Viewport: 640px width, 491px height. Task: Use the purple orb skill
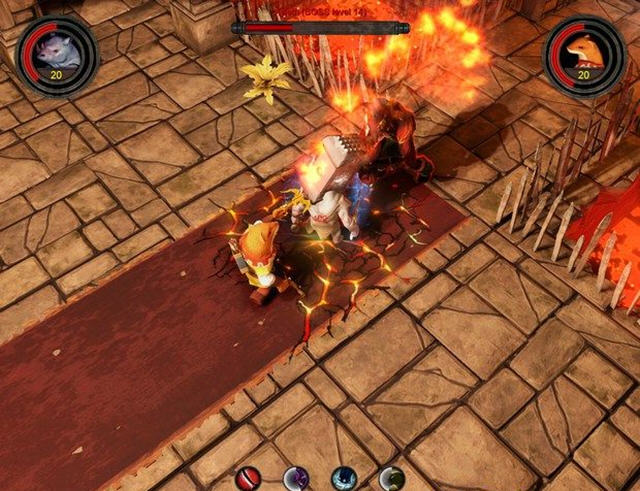coord(296,479)
